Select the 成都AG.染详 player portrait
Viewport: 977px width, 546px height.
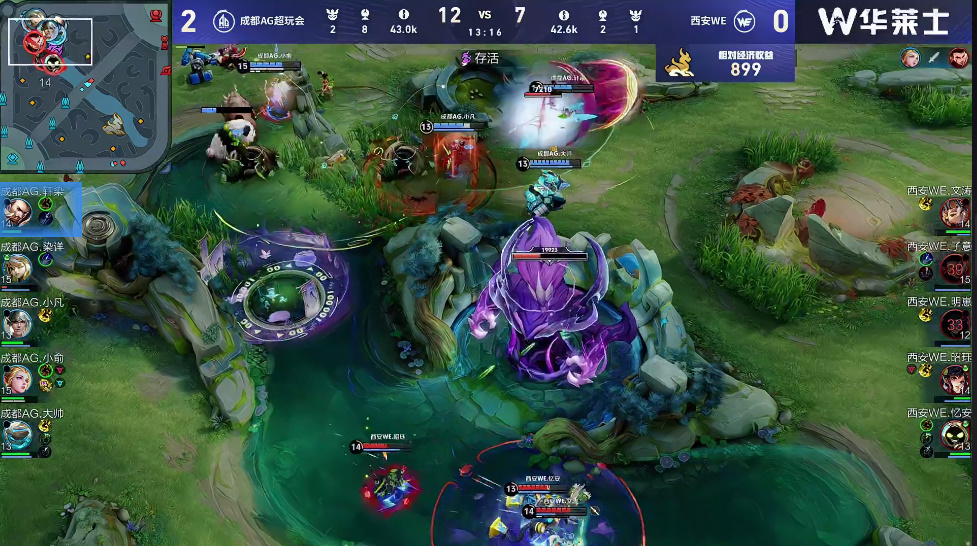17,268
